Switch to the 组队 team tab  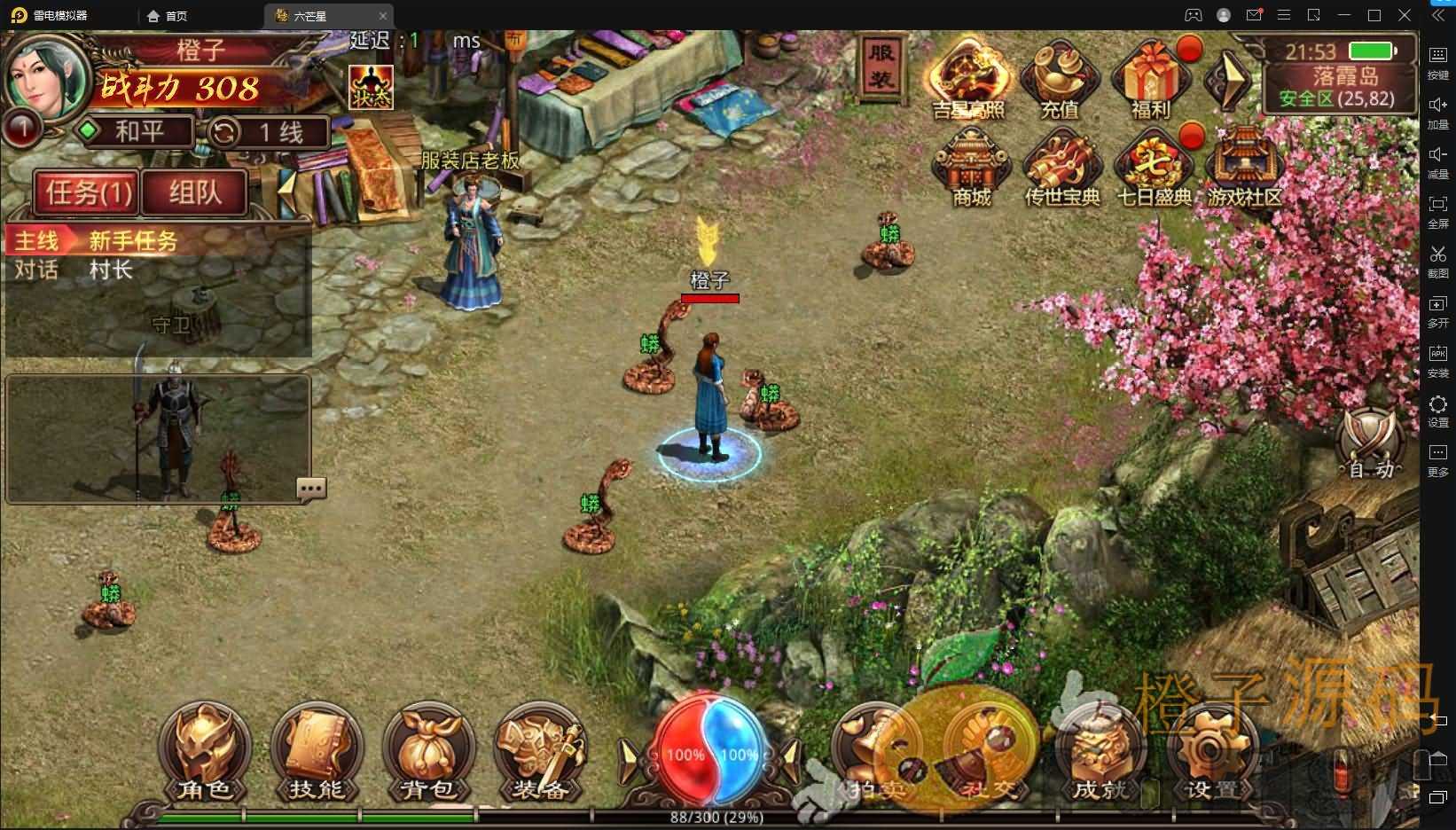[195, 192]
